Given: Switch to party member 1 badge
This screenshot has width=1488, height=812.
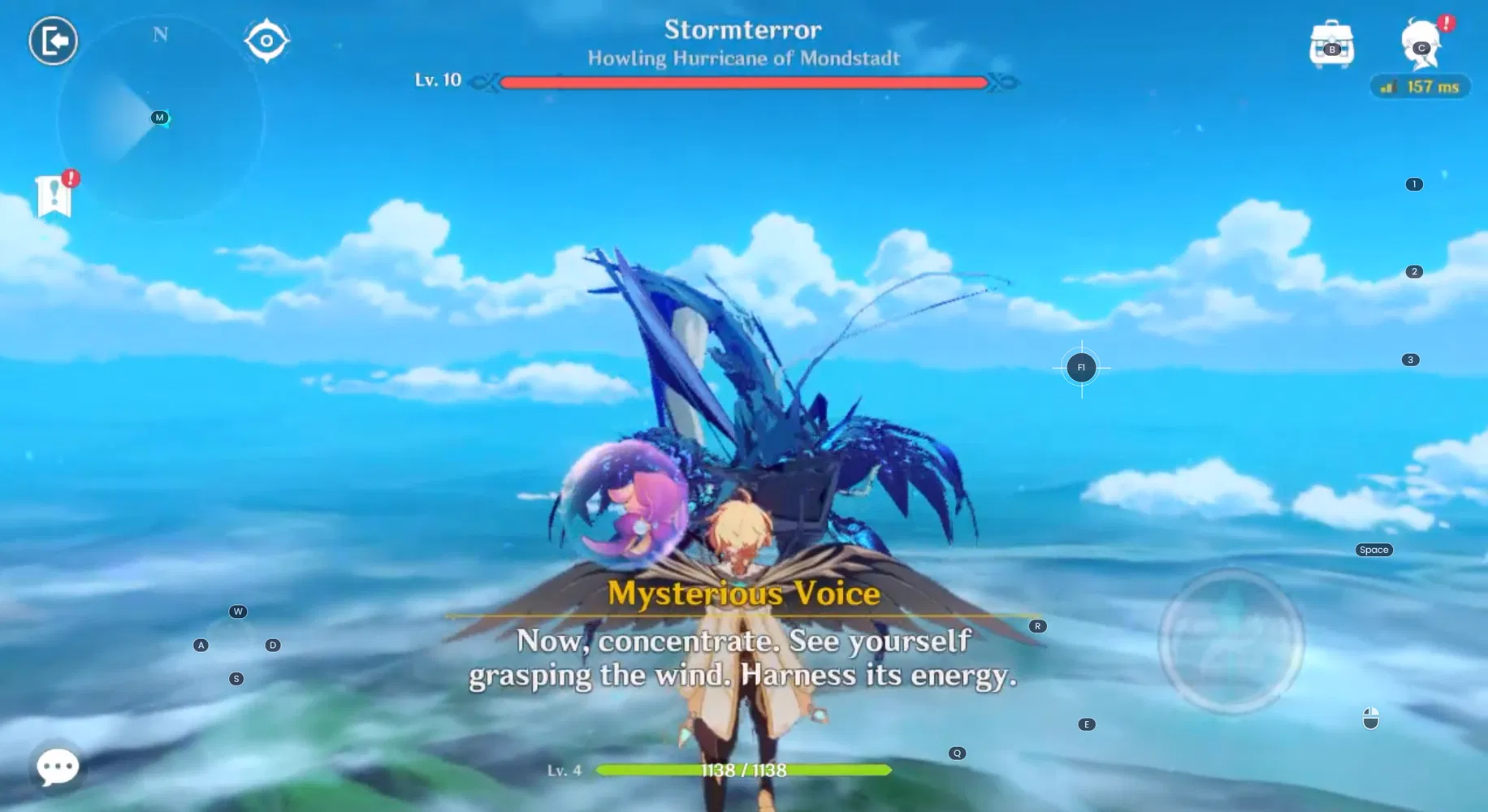Looking at the screenshot, I should (1414, 184).
